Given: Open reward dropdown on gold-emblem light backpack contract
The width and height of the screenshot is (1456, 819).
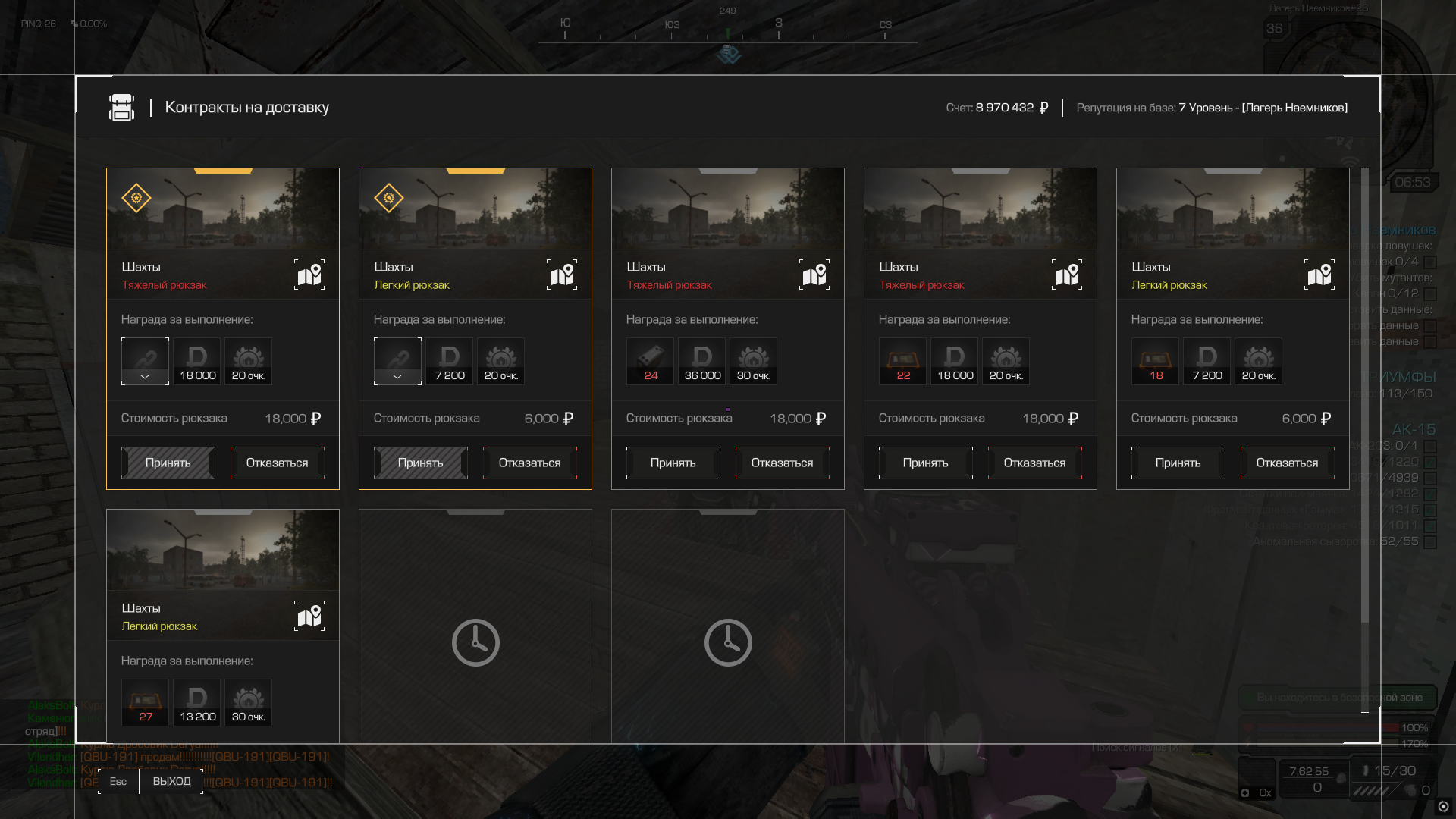Looking at the screenshot, I should coord(397,376).
